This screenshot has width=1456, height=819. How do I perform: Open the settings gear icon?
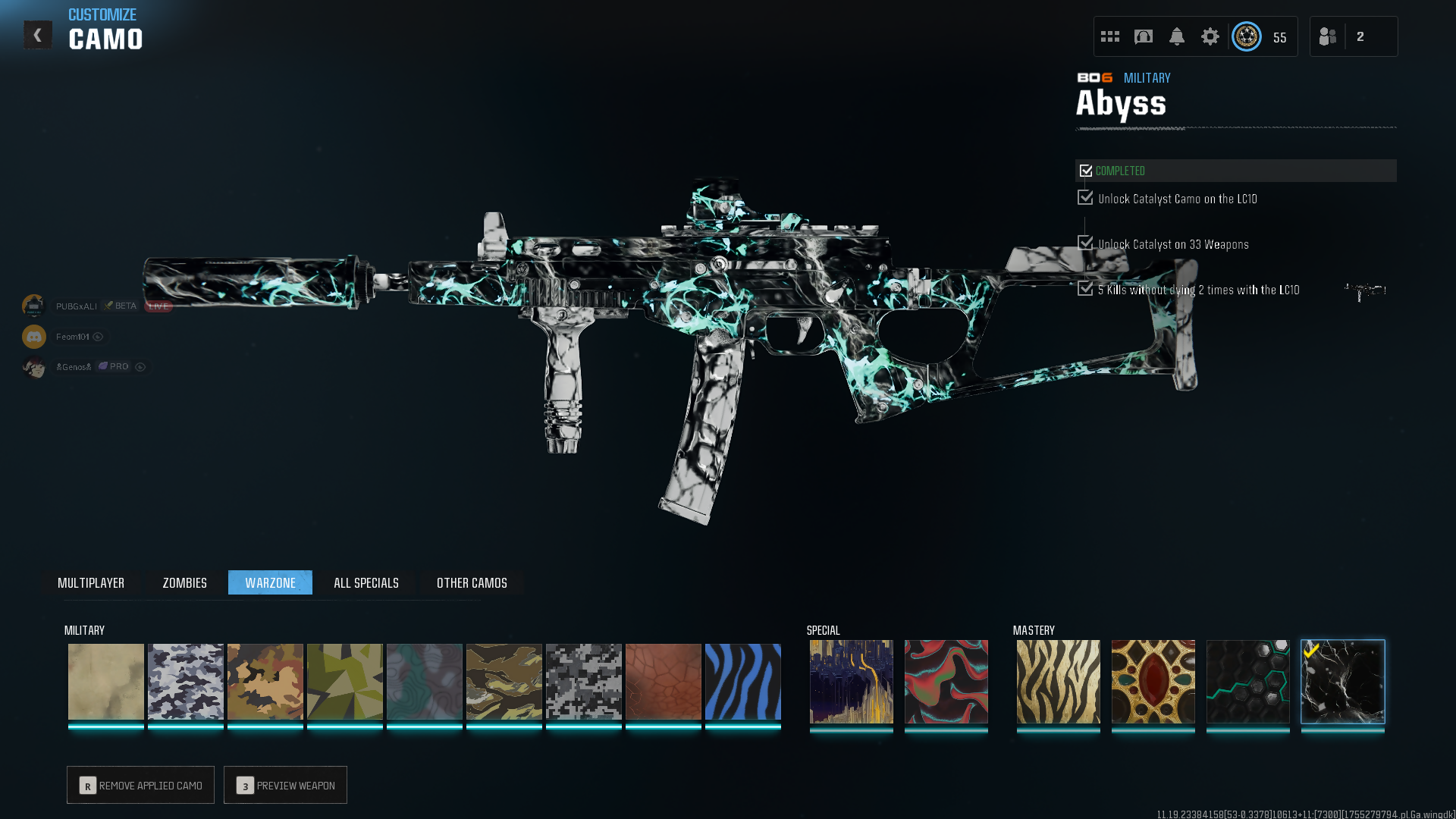coord(1210,36)
